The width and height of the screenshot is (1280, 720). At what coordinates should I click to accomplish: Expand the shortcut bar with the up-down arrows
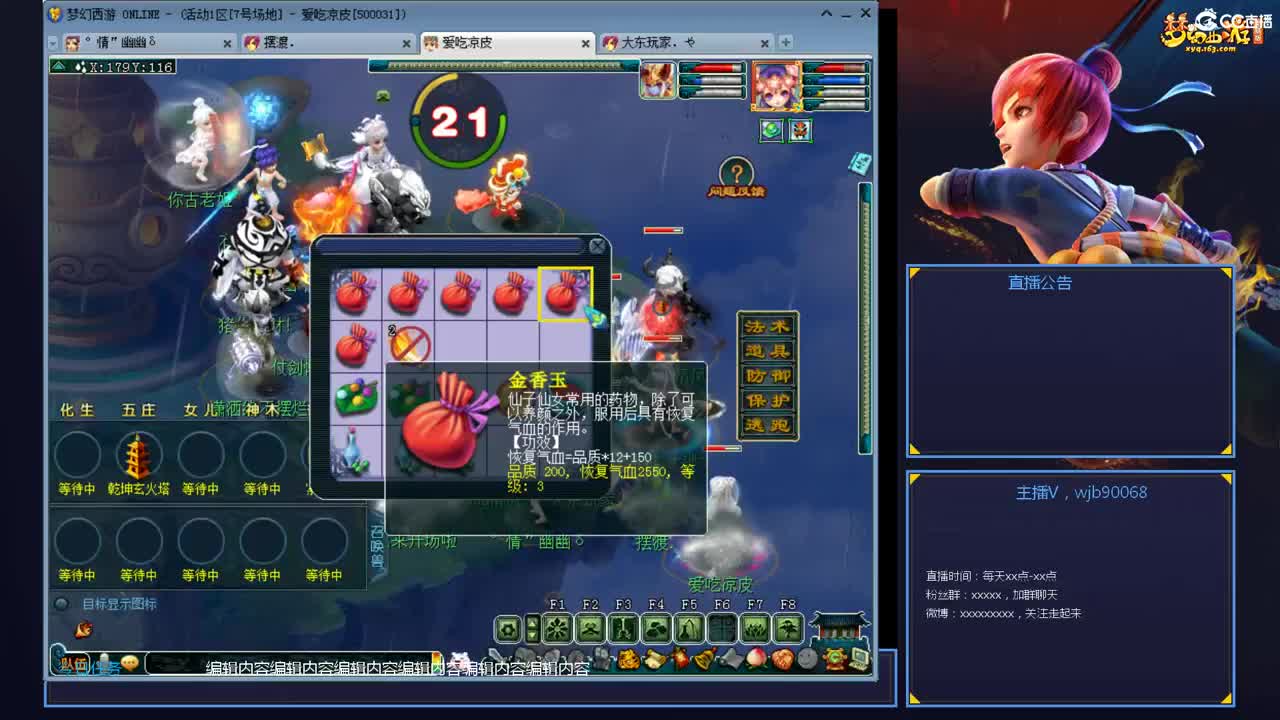point(533,628)
